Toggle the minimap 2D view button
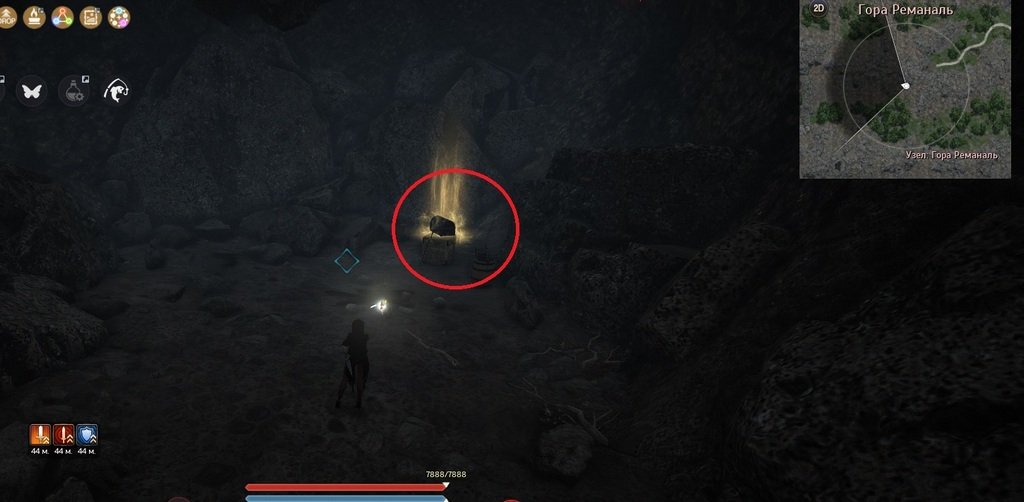Viewport: 1024px width, 502px height. coord(819,9)
